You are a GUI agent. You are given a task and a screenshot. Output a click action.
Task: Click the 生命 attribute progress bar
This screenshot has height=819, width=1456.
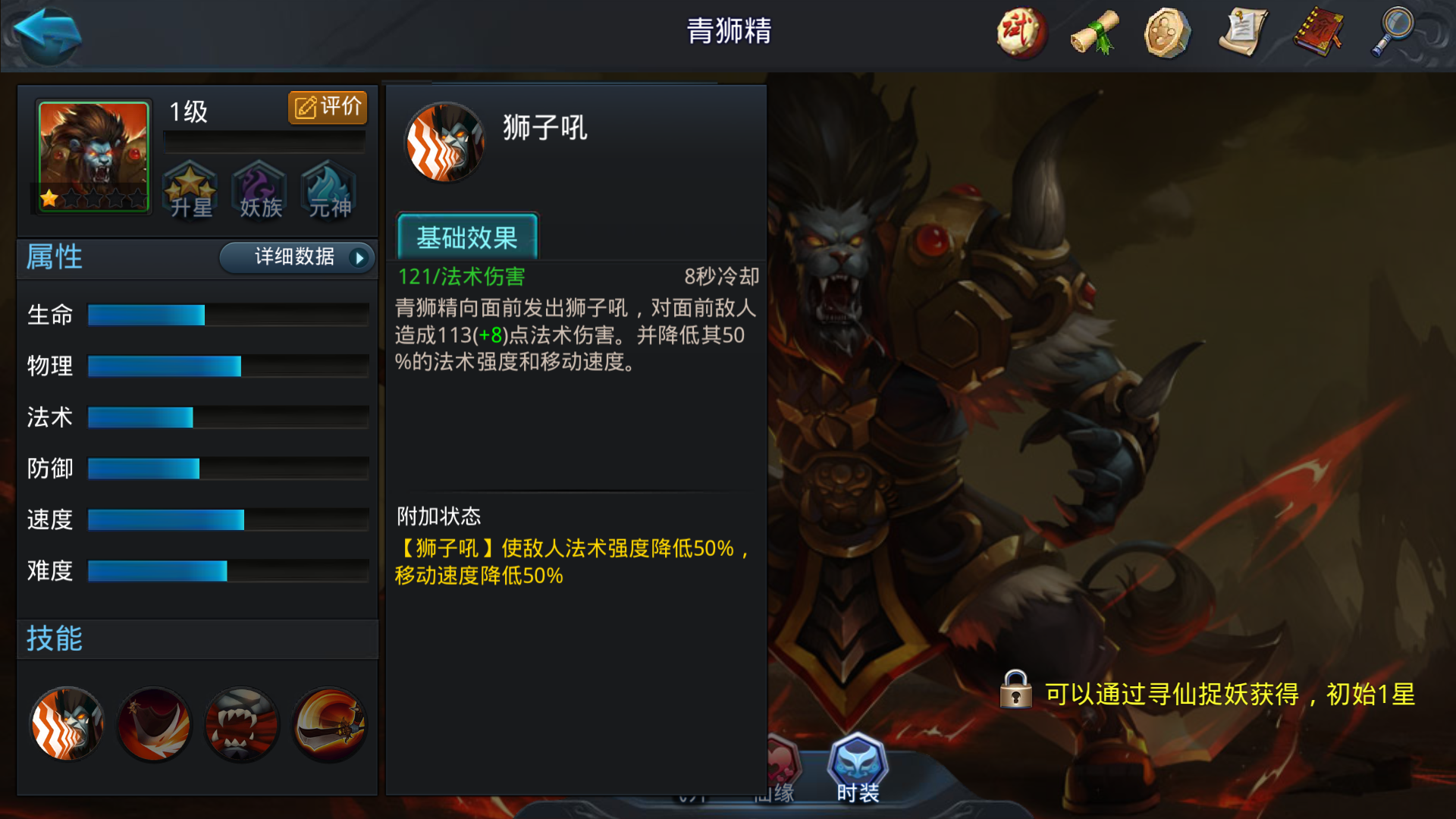227,315
